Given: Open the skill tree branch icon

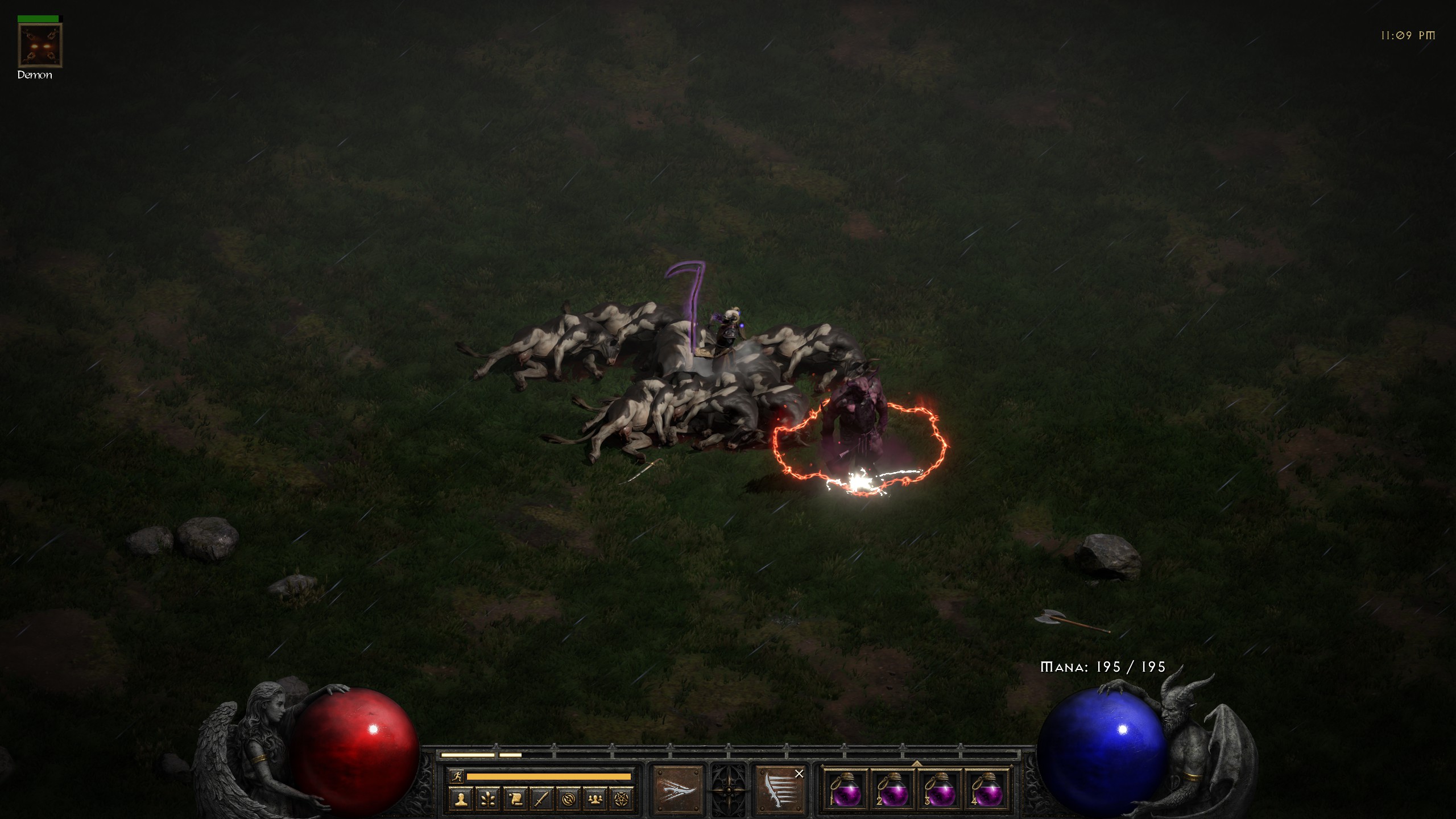Looking at the screenshot, I should click(x=488, y=799).
